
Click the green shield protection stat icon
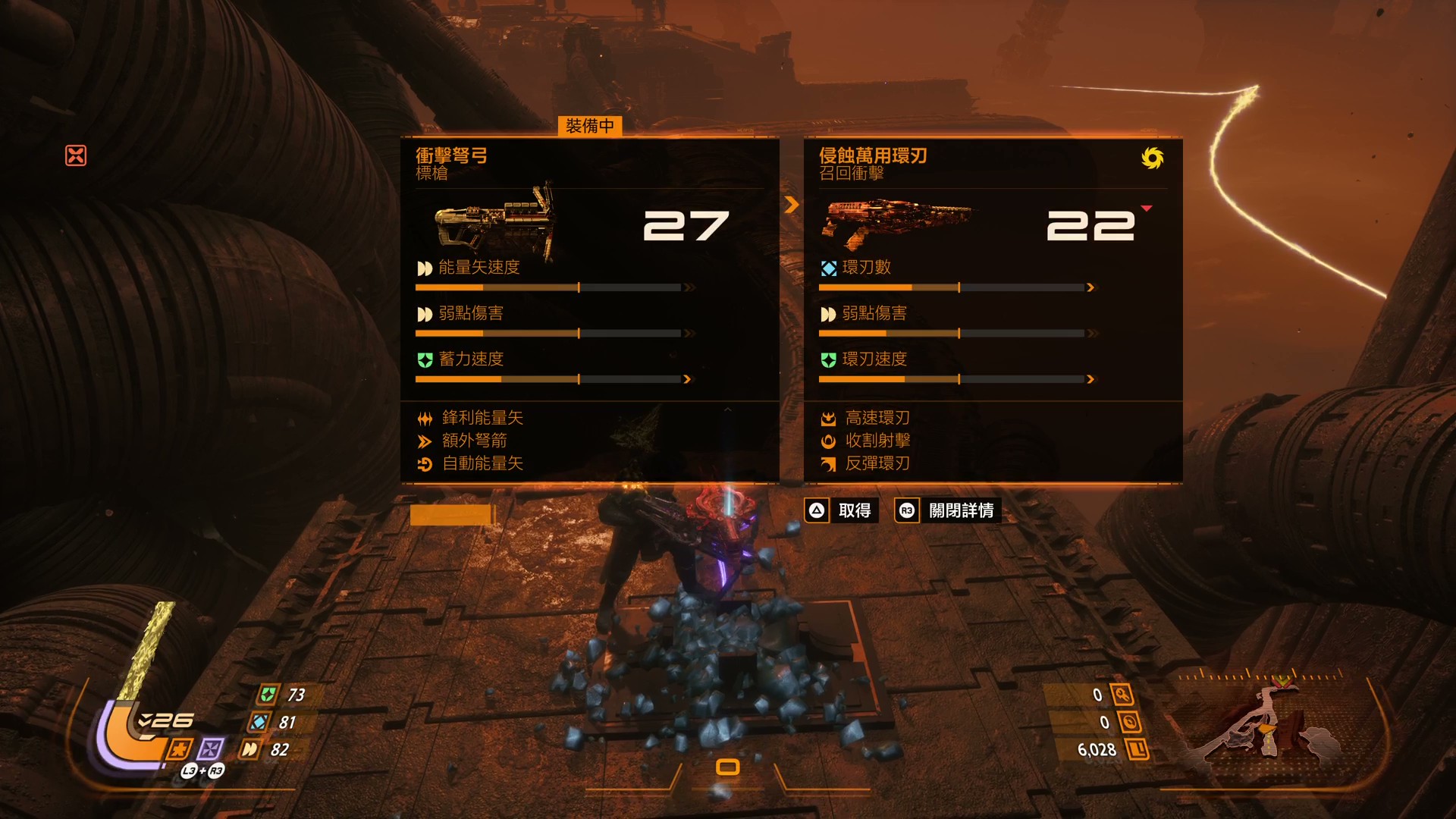(268, 695)
